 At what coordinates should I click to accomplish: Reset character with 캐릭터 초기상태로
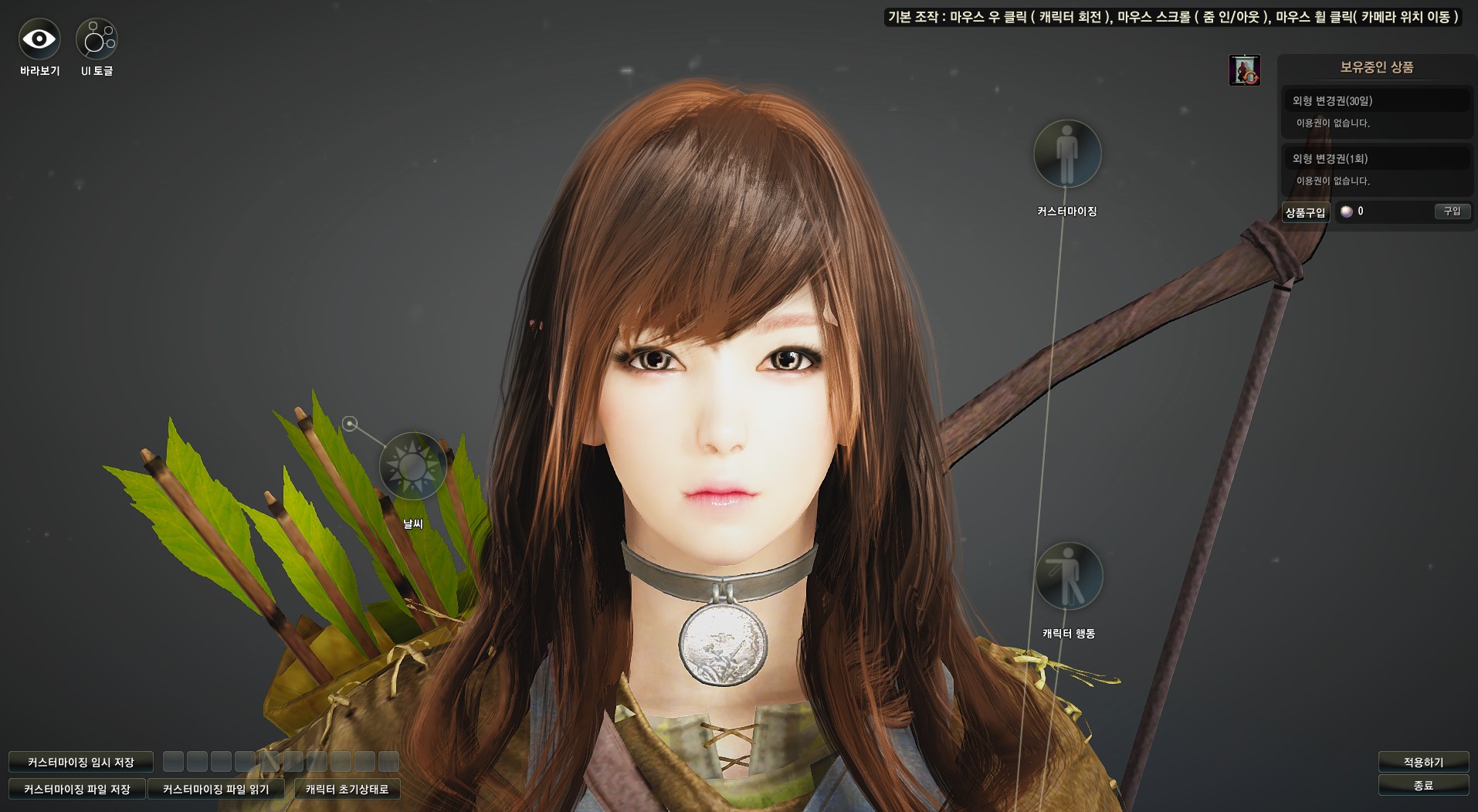(x=347, y=789)
